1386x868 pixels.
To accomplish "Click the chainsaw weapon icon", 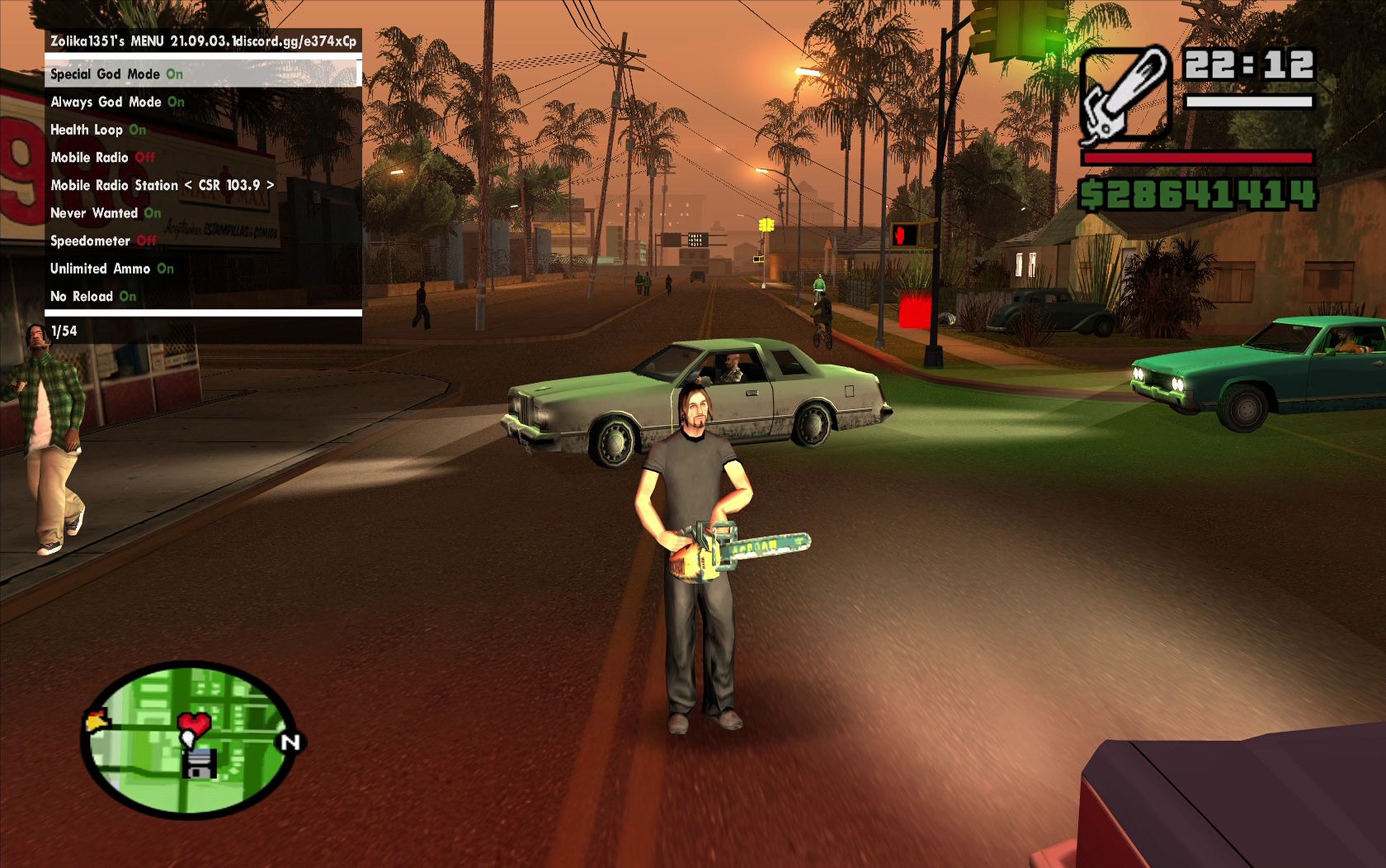I will (1126, 93).
